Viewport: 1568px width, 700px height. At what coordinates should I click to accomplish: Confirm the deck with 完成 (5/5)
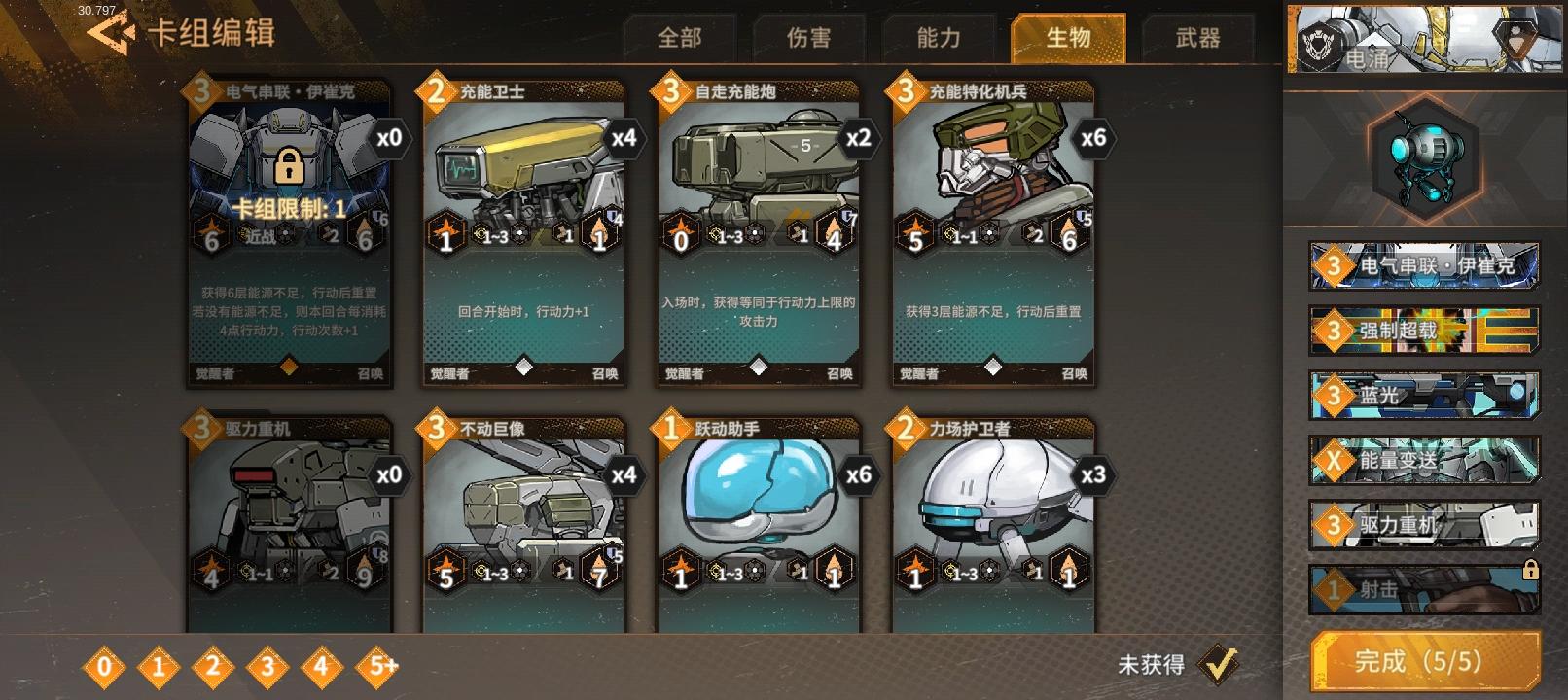(x=1425, y=663)
